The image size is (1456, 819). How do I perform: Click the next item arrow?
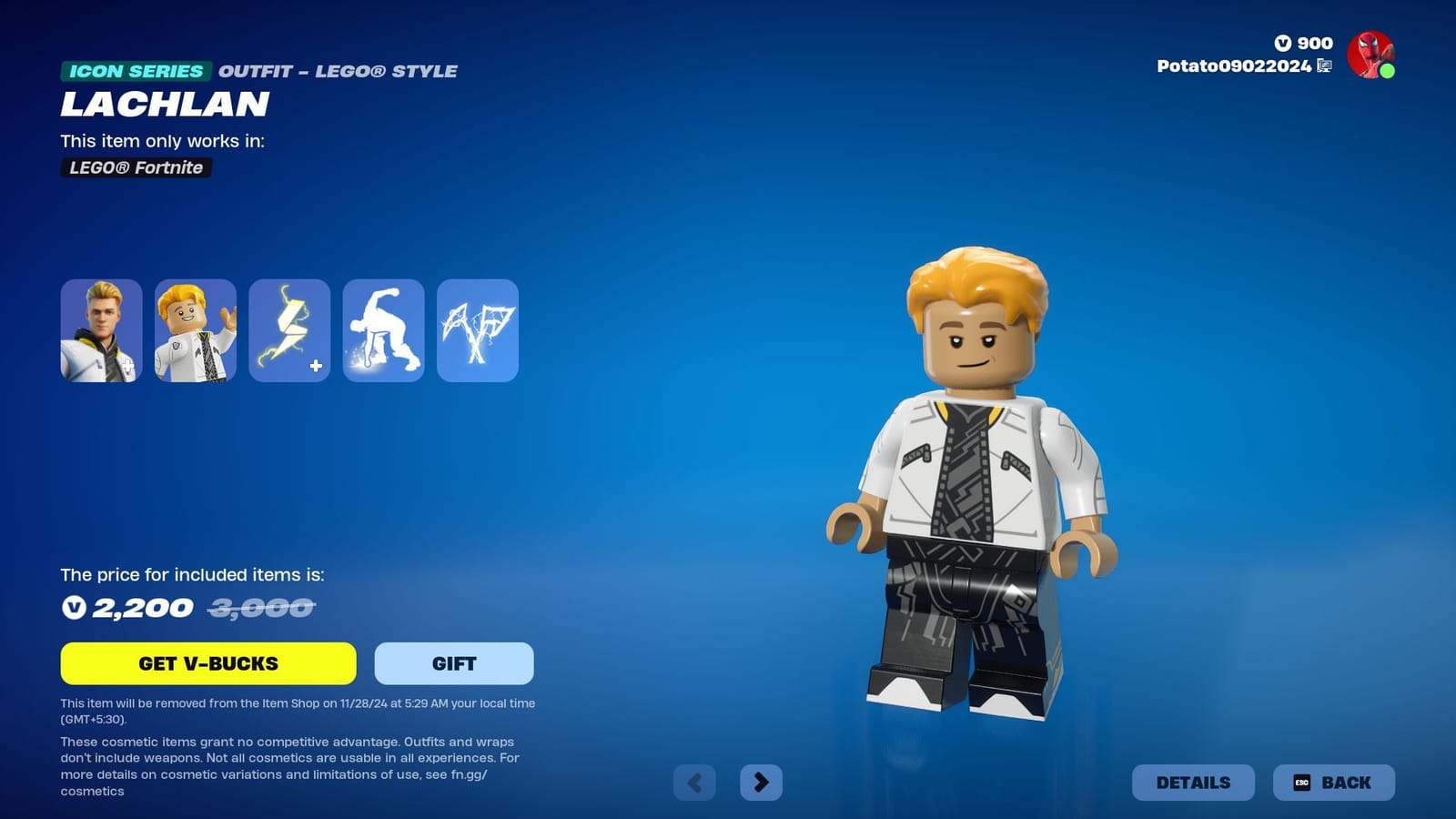[x=762, y=781]
